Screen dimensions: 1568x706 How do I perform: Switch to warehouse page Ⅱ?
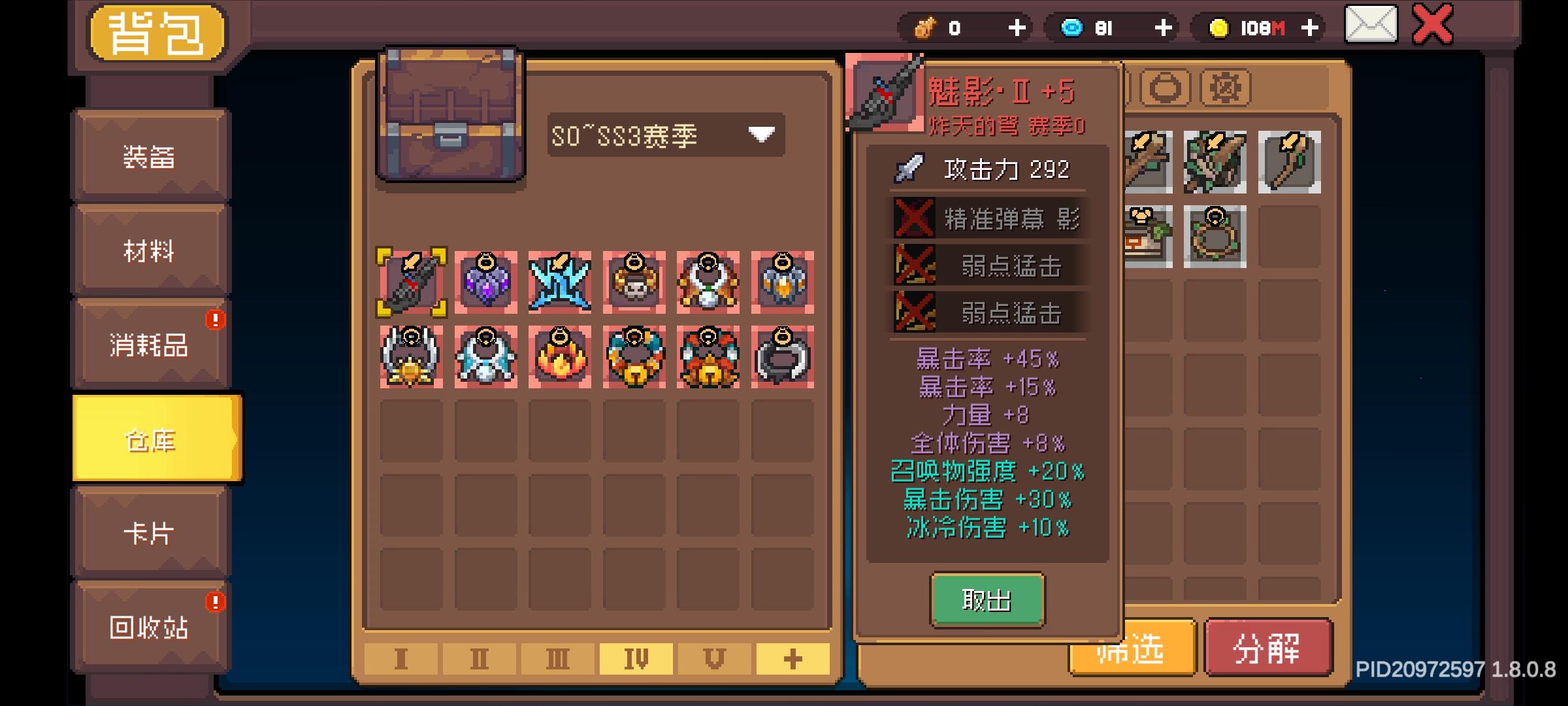pyautogui.click(x=480, y=660)
